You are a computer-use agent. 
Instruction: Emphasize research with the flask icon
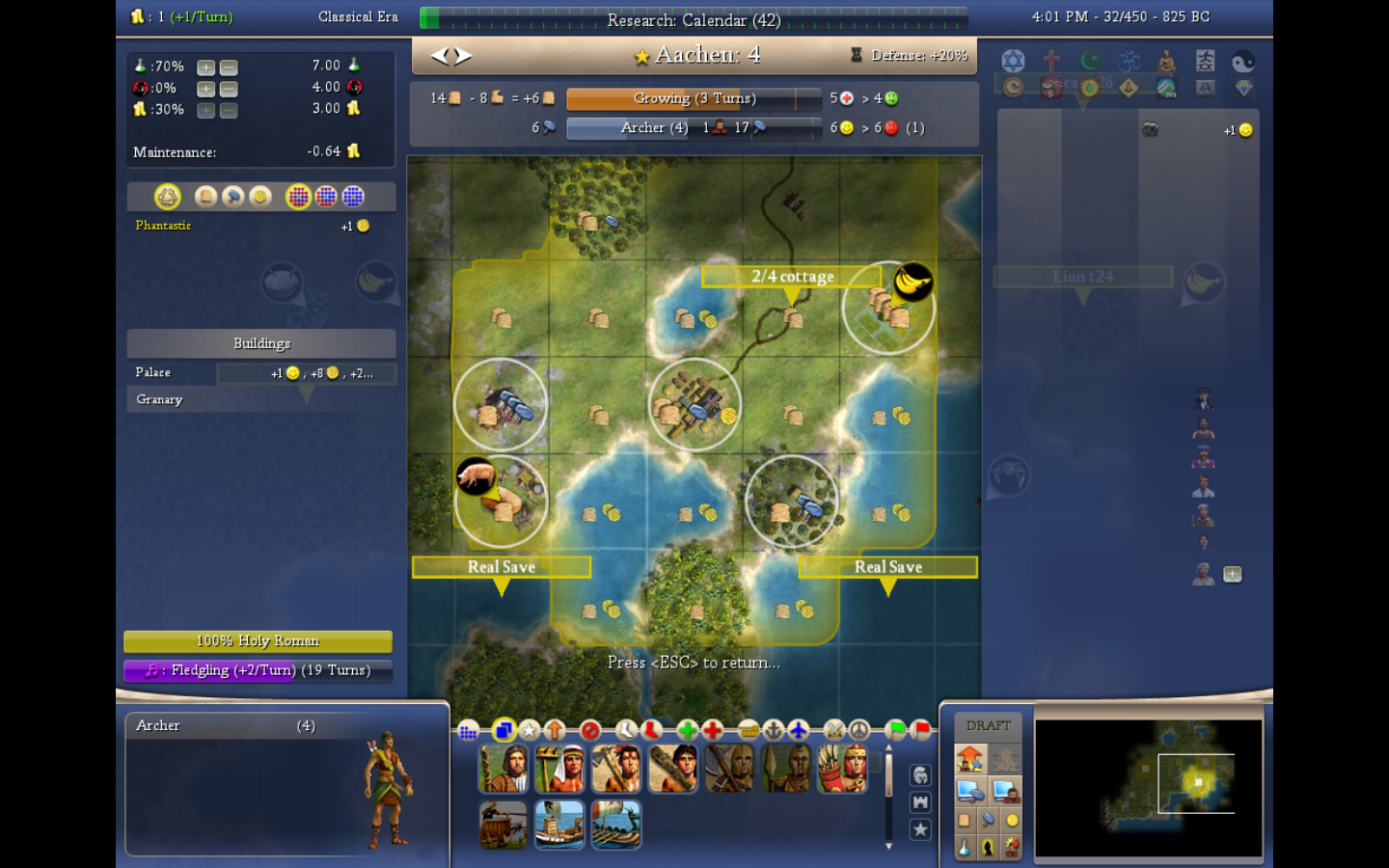coord(963,848)
